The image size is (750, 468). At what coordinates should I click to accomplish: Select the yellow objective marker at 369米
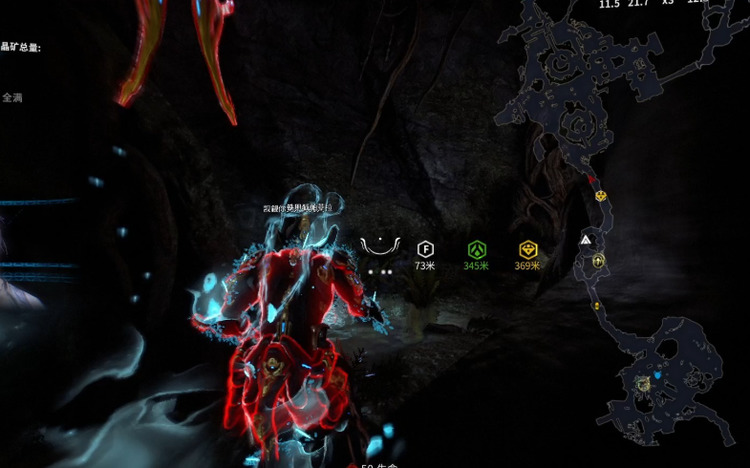coord(527,249)
